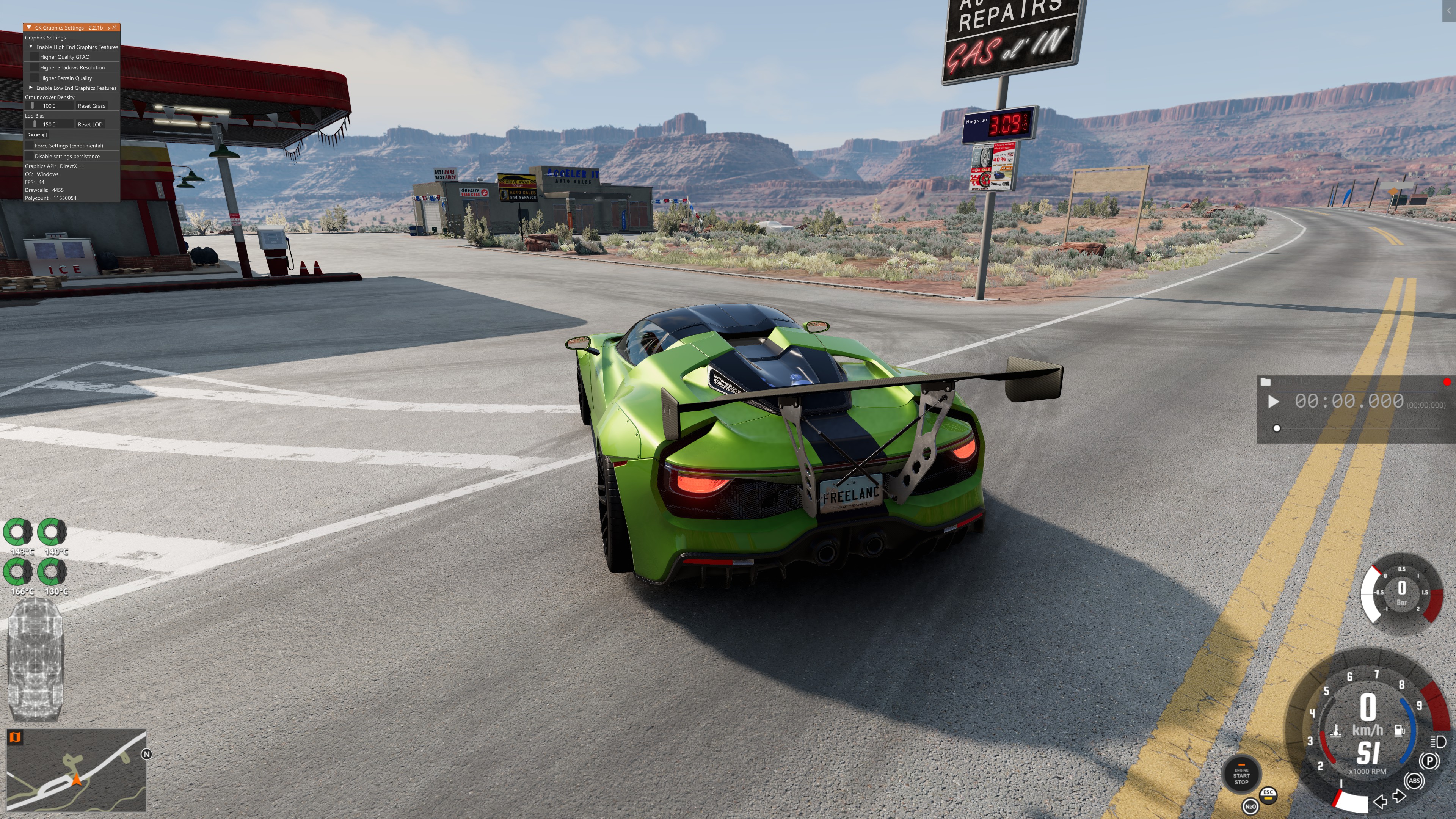Collapse the CK Graphics Settings window
This screenshot has width=1456, height=819.
click(x=29, y=27)
